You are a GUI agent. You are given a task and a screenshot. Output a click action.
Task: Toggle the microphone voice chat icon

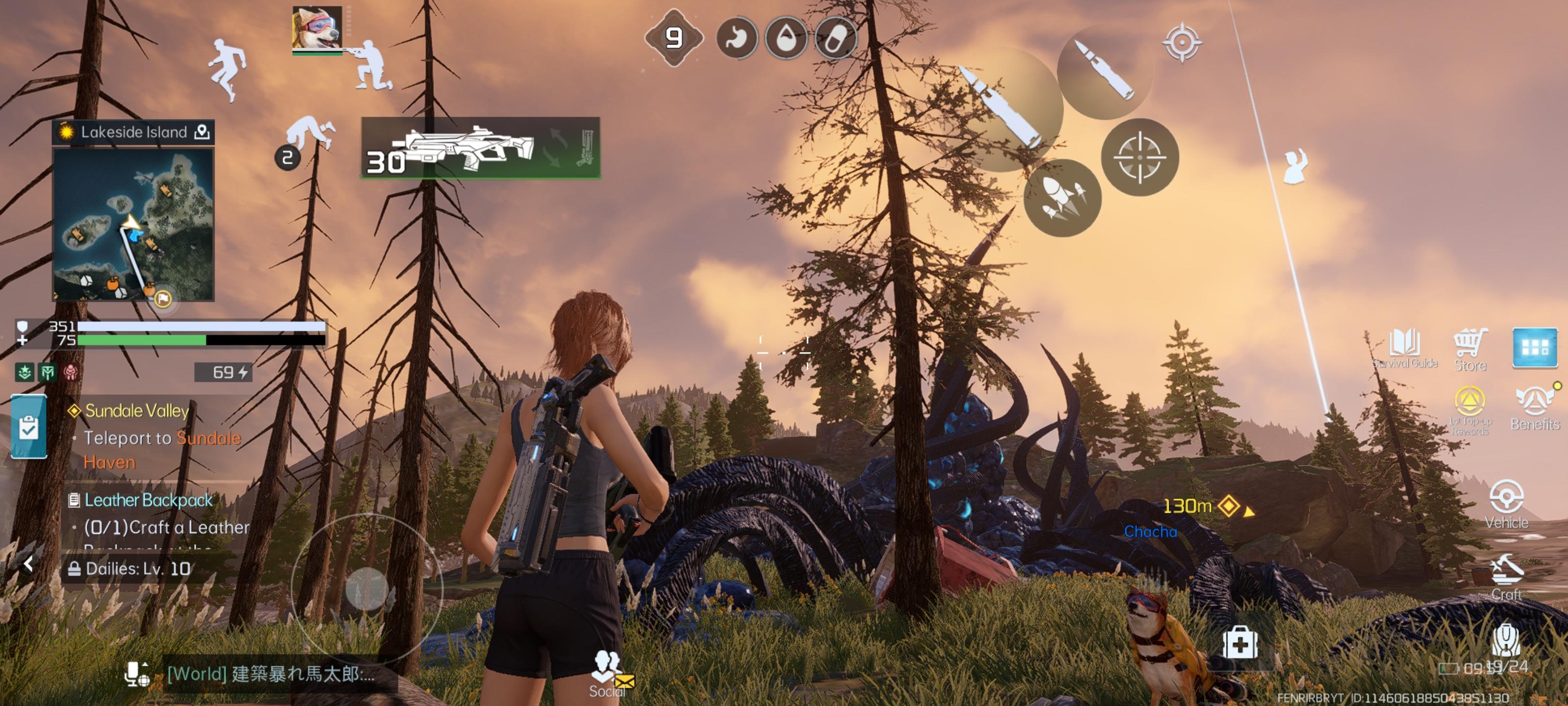[136, 674]
